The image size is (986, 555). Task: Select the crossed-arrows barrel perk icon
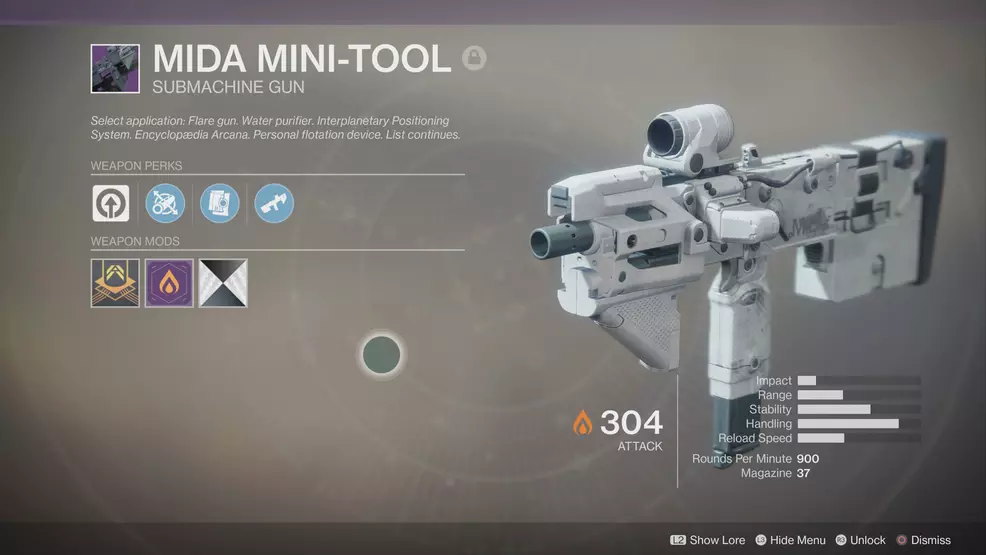pyautogui.click(x=165, y=203)
